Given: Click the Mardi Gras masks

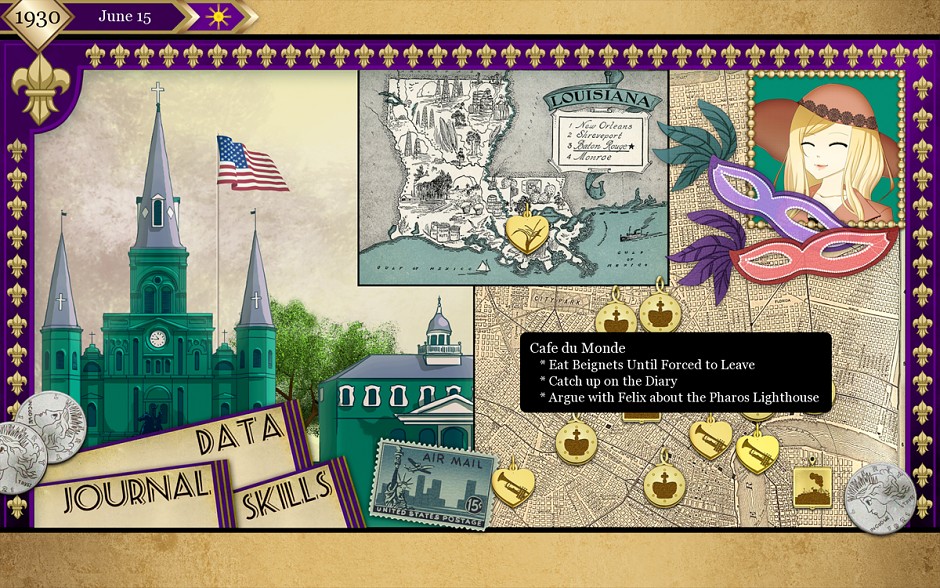Looking at the screenshot, I should point(790,220).
